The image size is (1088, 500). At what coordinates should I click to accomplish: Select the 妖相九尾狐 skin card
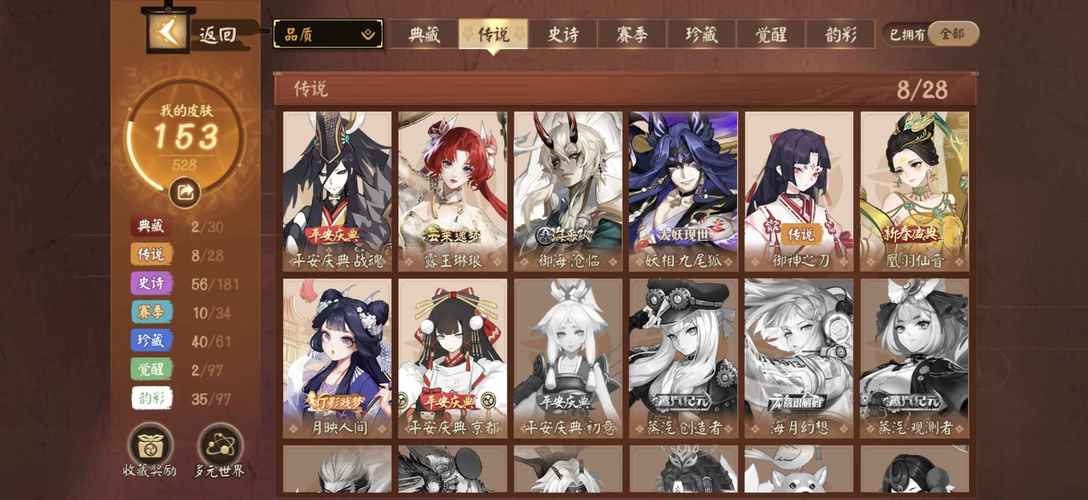684,191
